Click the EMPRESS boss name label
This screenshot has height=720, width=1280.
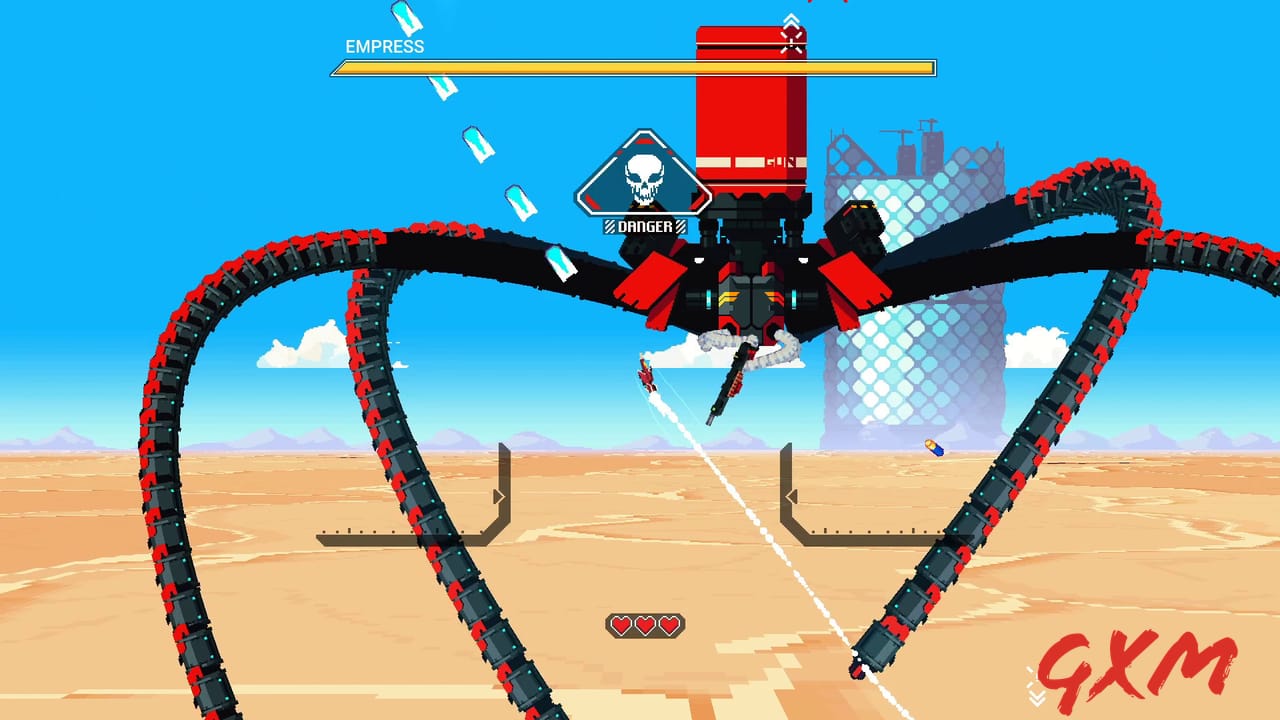(383, 46)
